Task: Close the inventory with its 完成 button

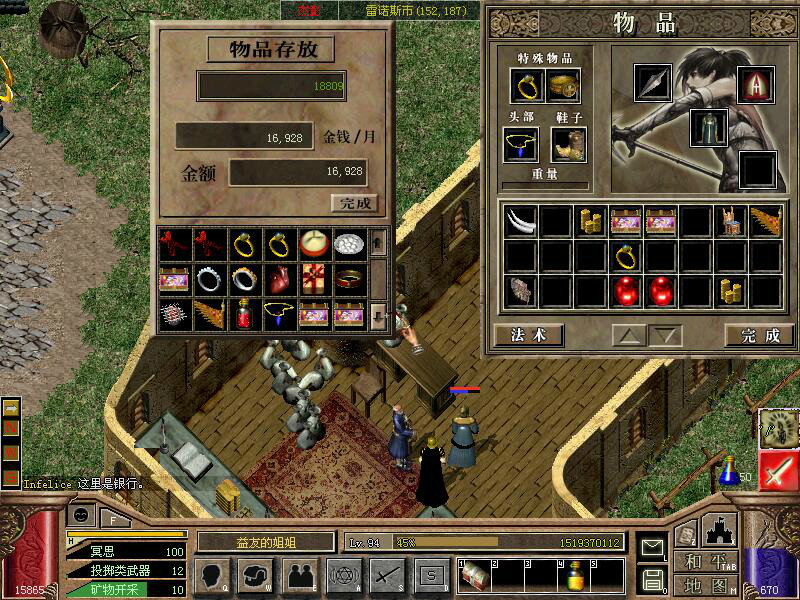Action: click(x=760, y=335)
